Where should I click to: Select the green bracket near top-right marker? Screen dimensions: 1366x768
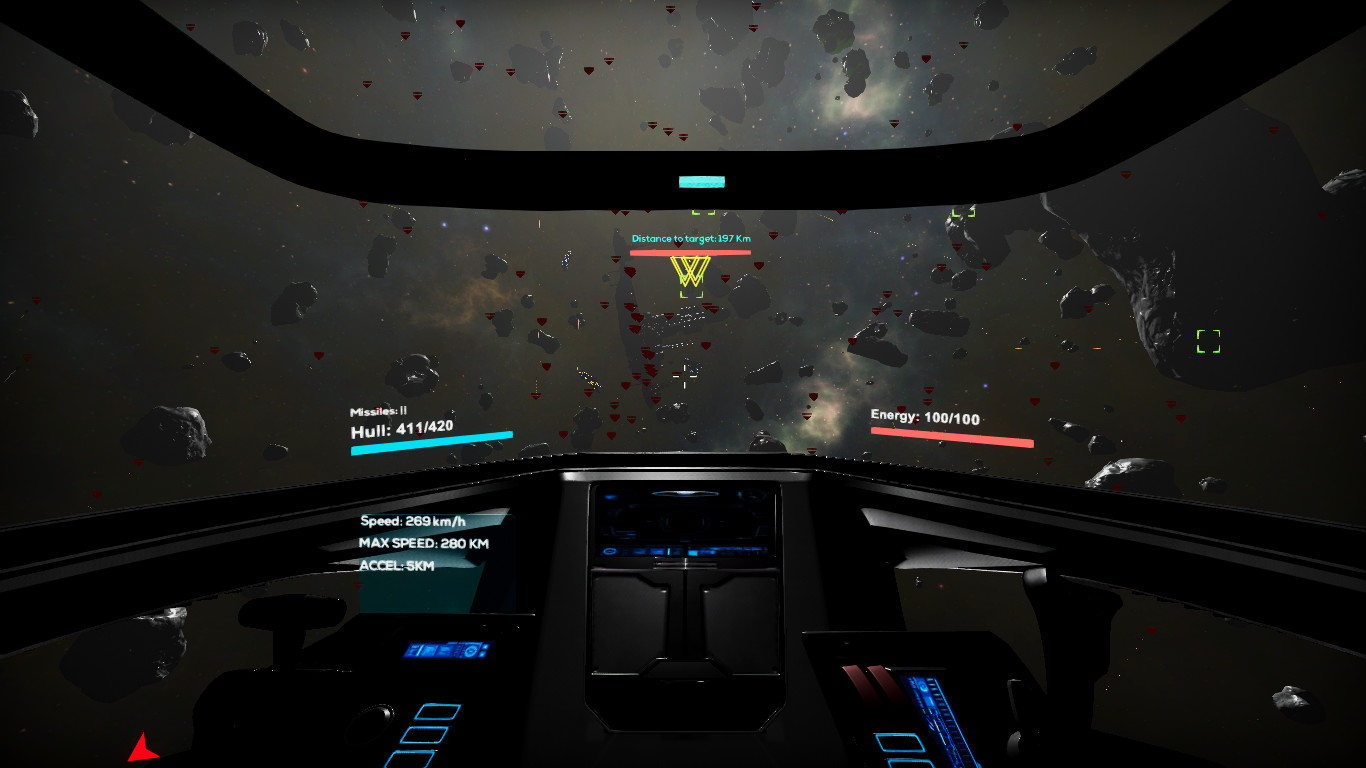[x=966, y=211]
